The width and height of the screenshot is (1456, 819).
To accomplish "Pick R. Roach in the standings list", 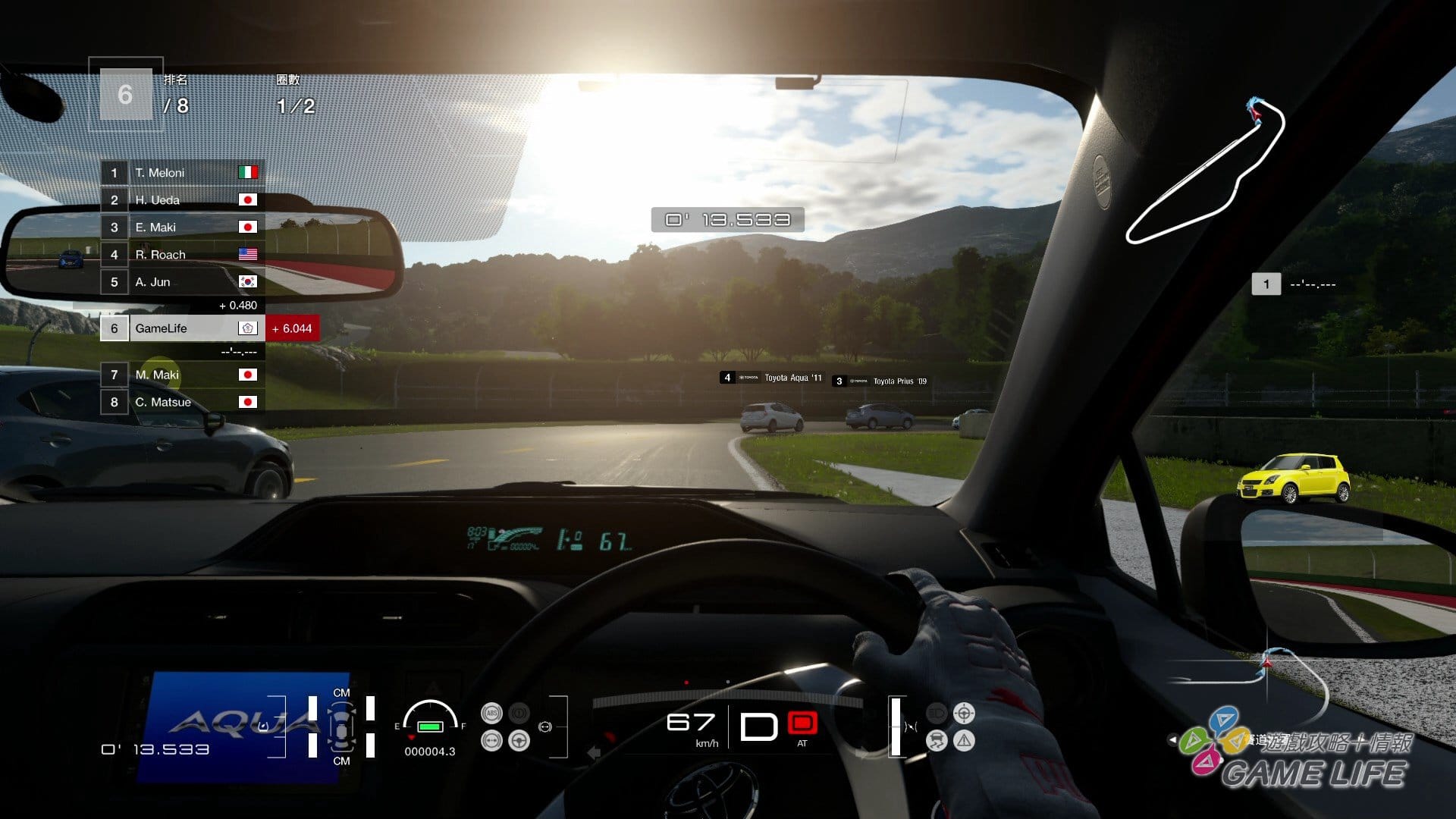I will (x=182, y=255).
